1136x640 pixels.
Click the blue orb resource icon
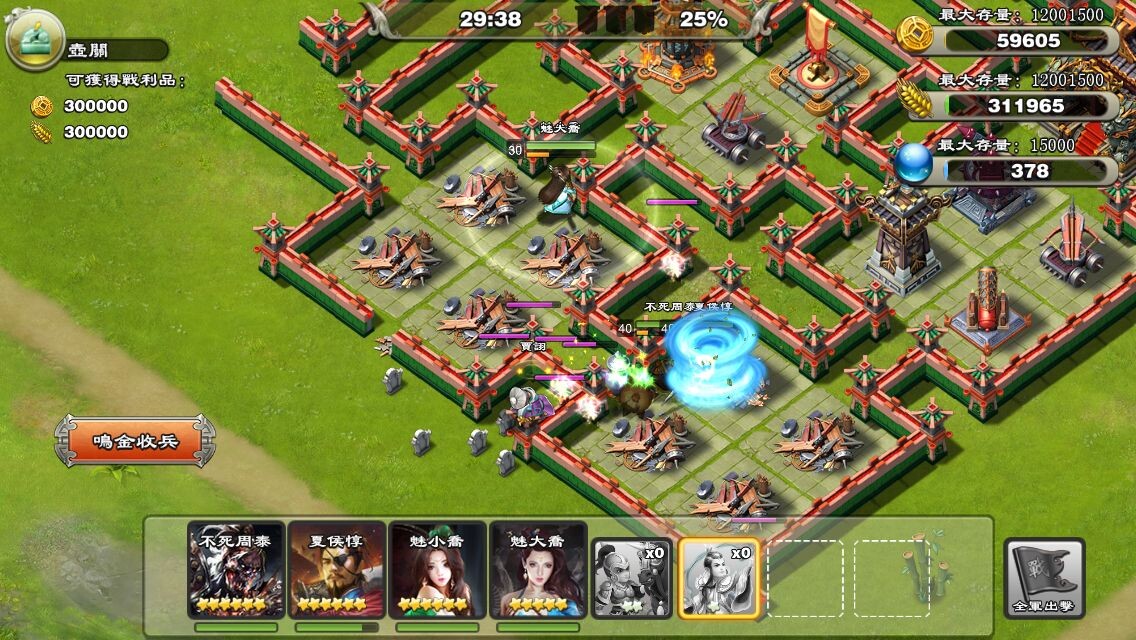pos(914,164)
